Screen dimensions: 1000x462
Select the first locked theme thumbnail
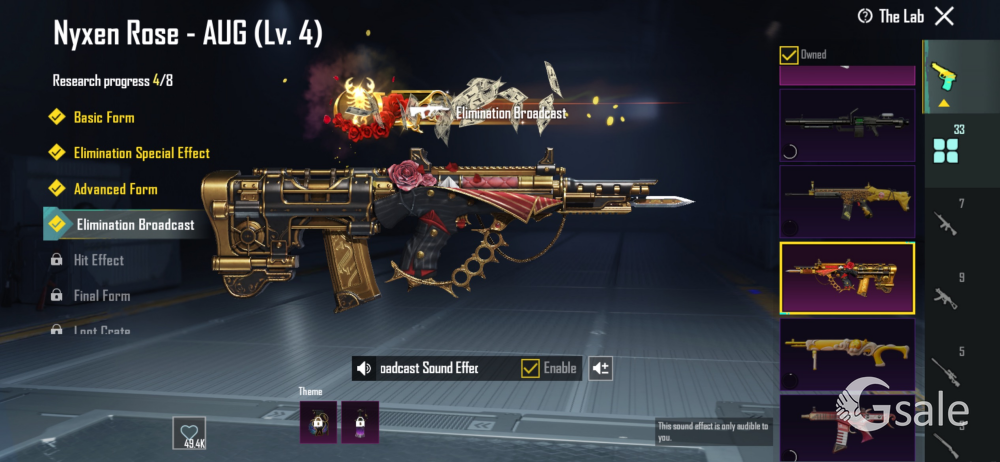317,422
